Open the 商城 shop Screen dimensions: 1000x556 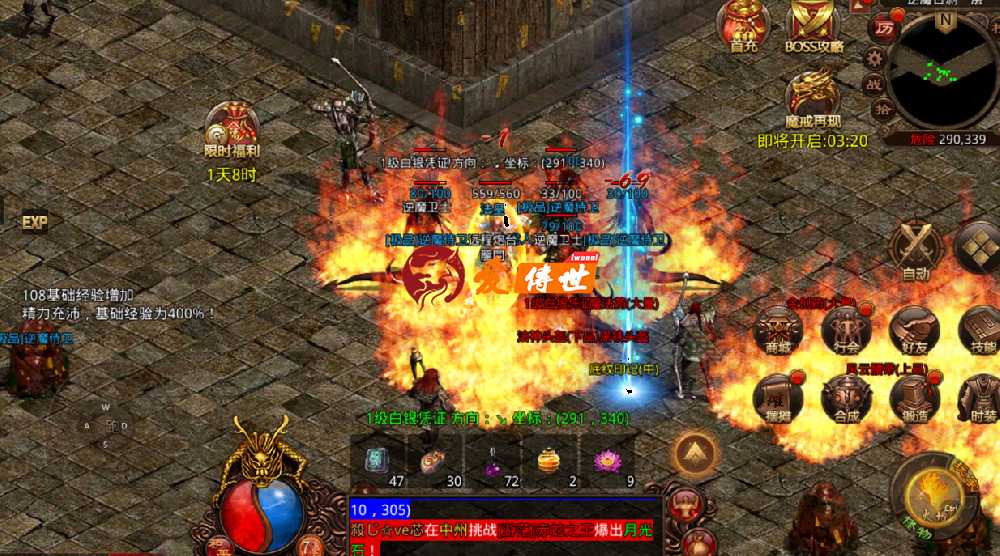pos(779,328)
